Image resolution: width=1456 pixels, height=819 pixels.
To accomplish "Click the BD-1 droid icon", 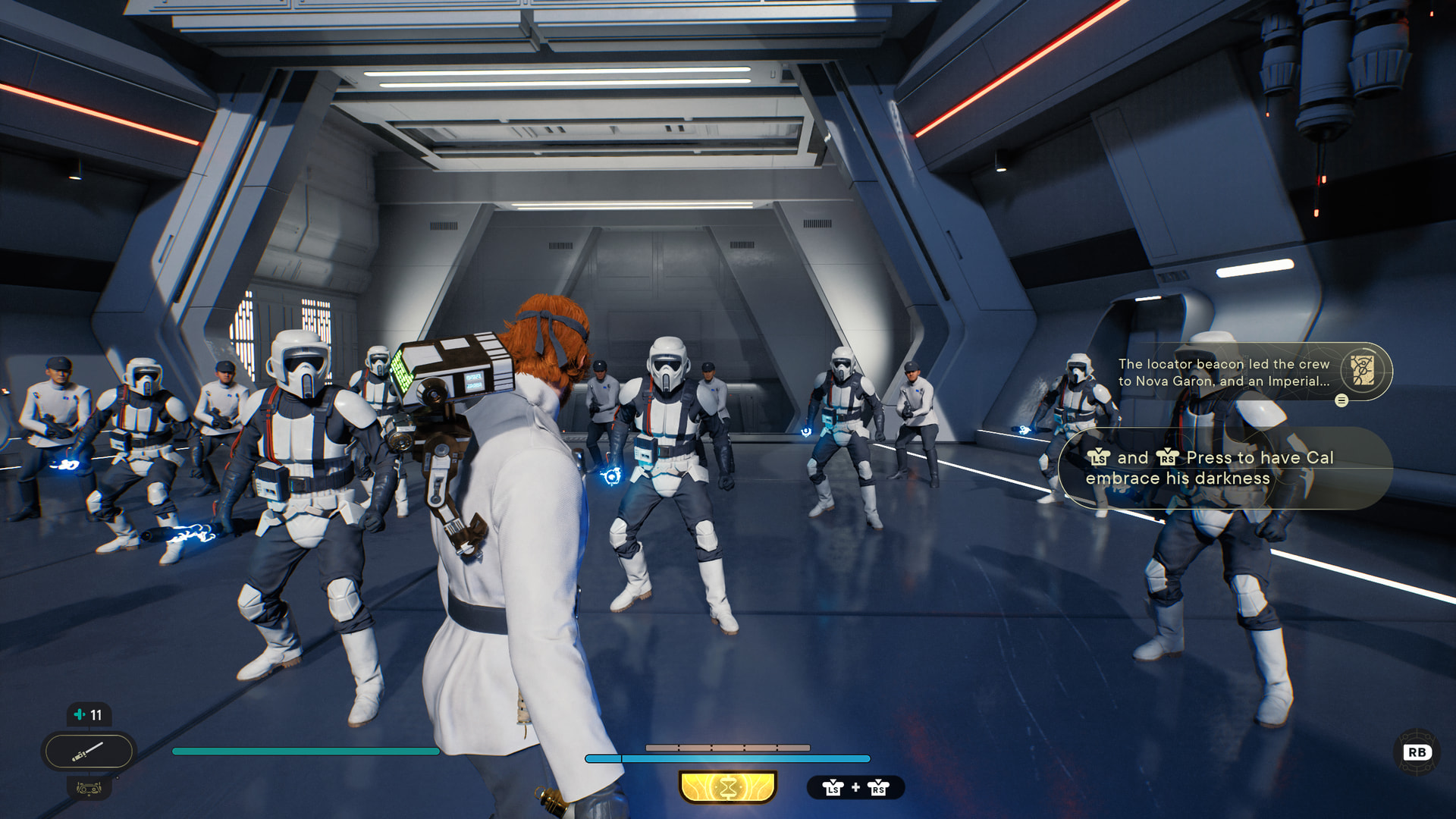I will (89, 789).
